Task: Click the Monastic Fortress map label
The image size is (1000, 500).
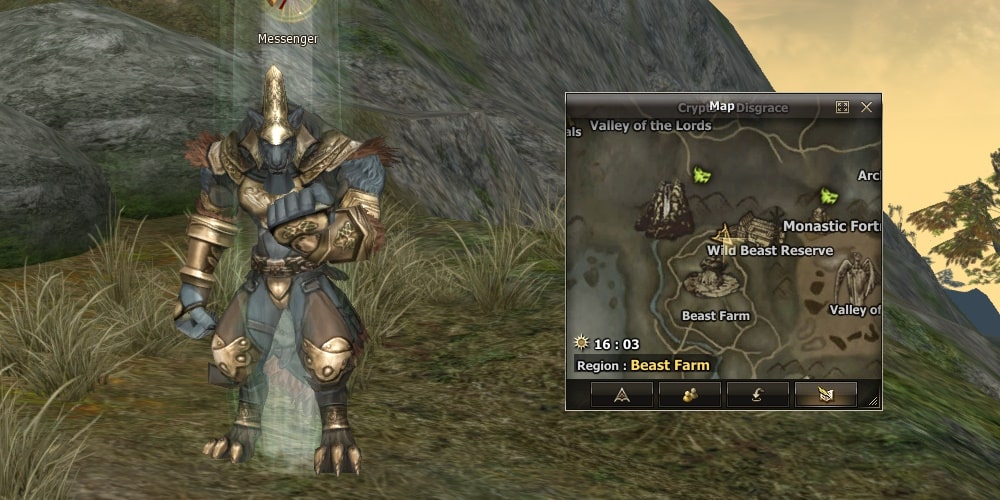Action: click(x=831, y=226)
